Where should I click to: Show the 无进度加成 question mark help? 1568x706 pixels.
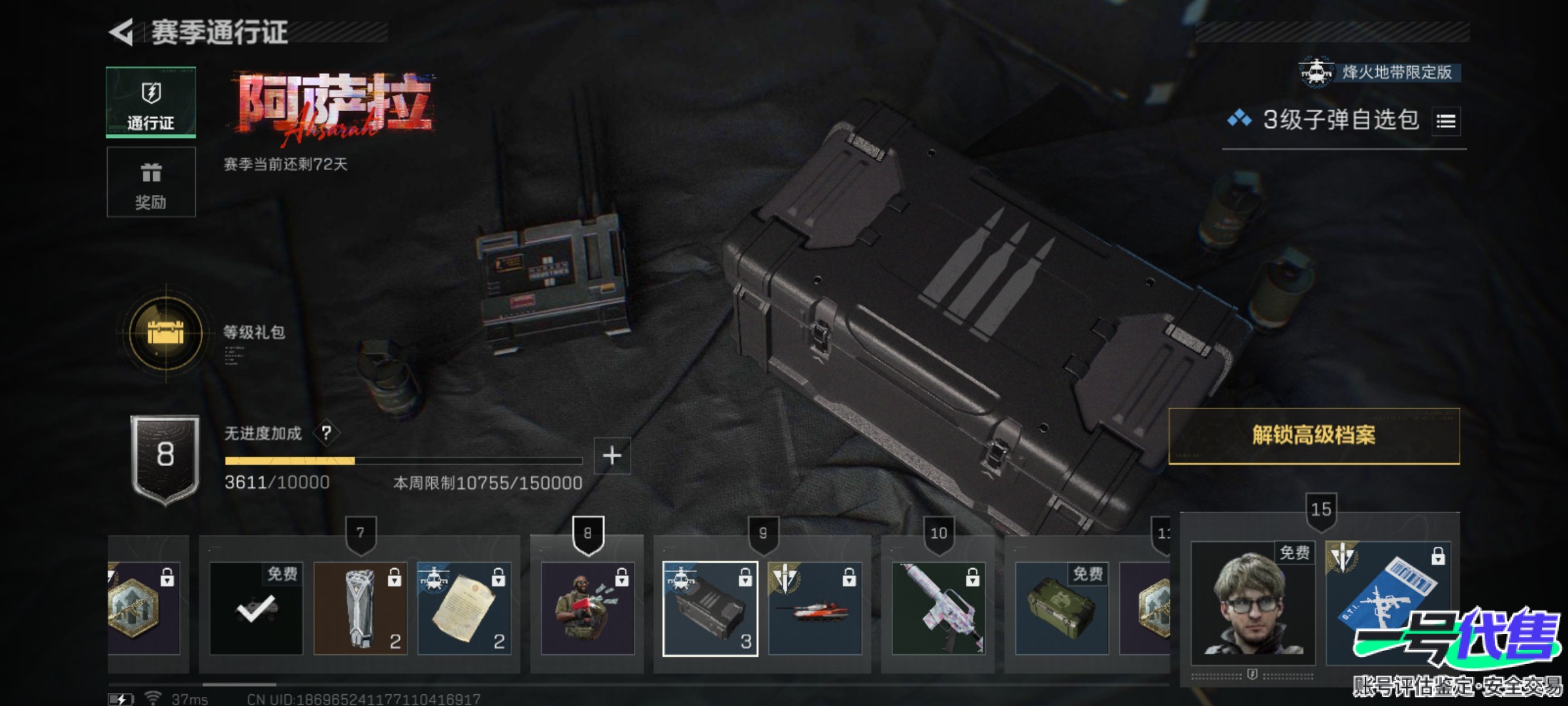click(326, 433)
